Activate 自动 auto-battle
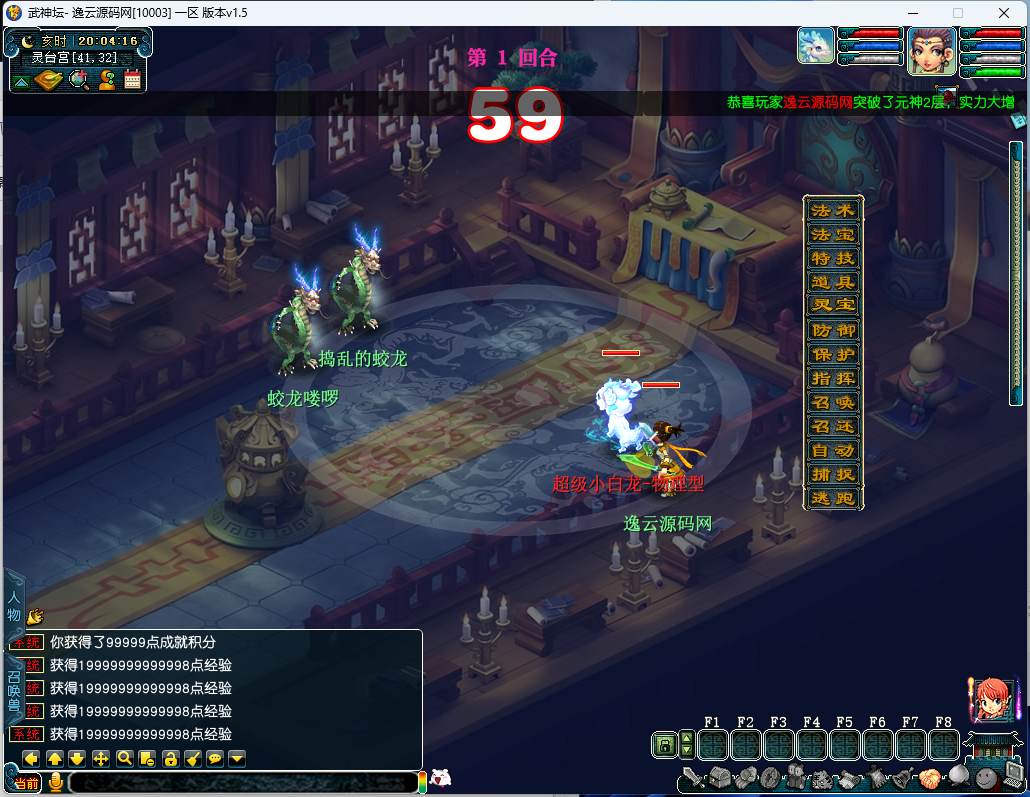The width and height of the screenshot is (1030, 797). (x=833, y=451)
